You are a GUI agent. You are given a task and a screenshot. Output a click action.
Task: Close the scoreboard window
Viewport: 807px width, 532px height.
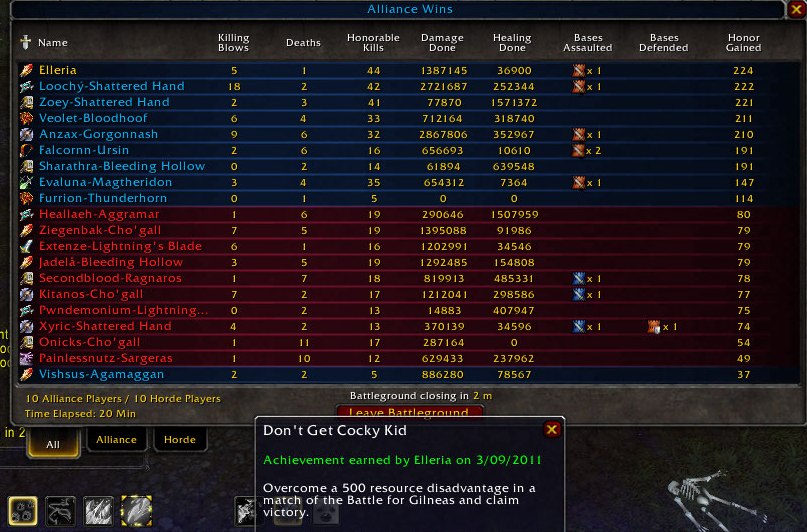tap(794, 10)
